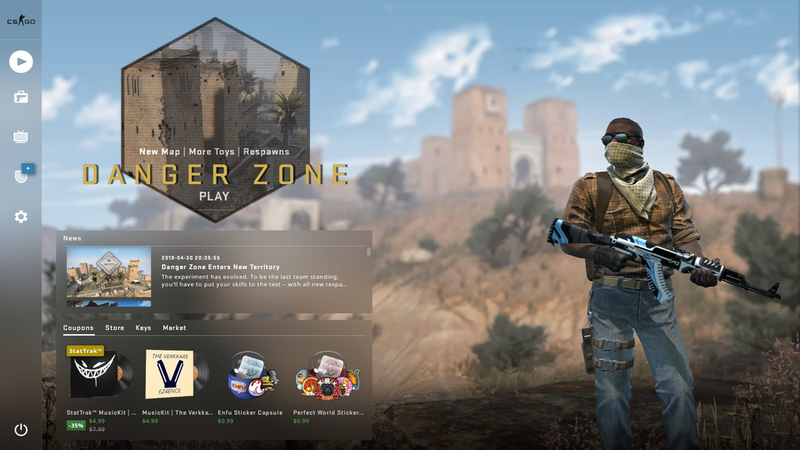The image size is (800, 450).
Task: Open the Watch TV icon
Action: [x=21, y=136]
